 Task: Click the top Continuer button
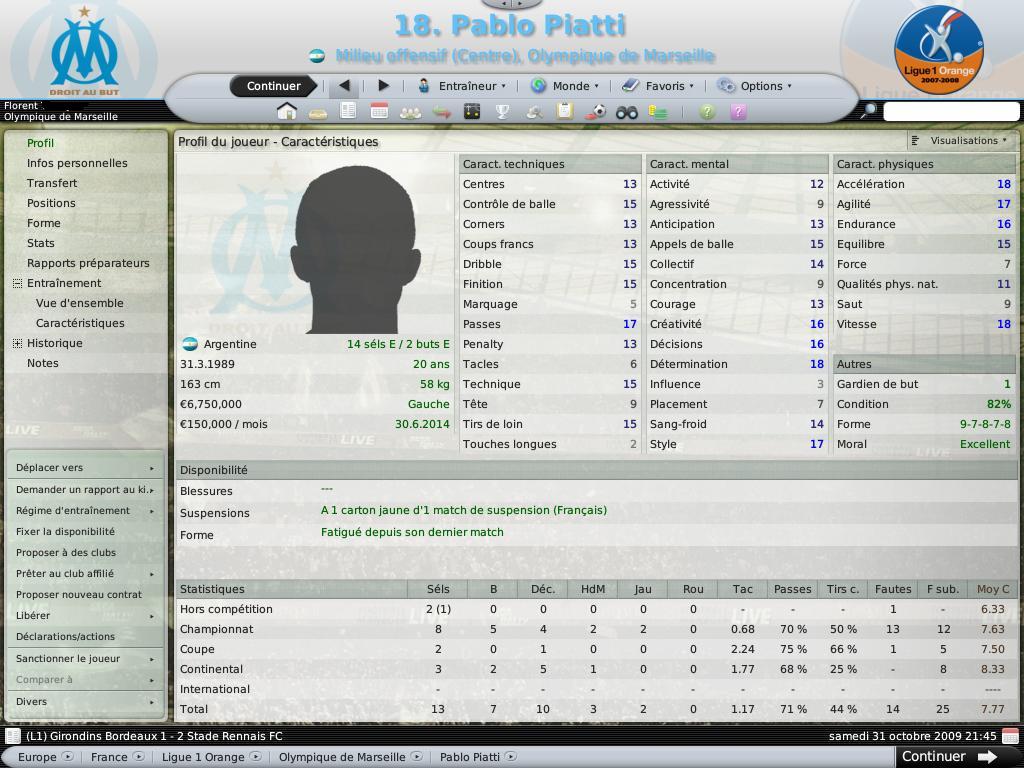point(273,86)
